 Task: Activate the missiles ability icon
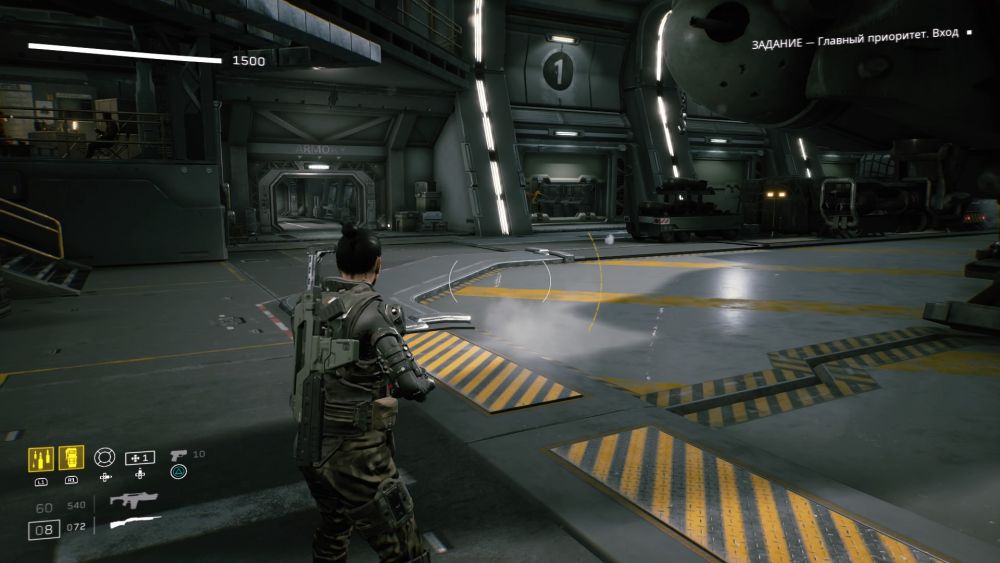(41, 458)
